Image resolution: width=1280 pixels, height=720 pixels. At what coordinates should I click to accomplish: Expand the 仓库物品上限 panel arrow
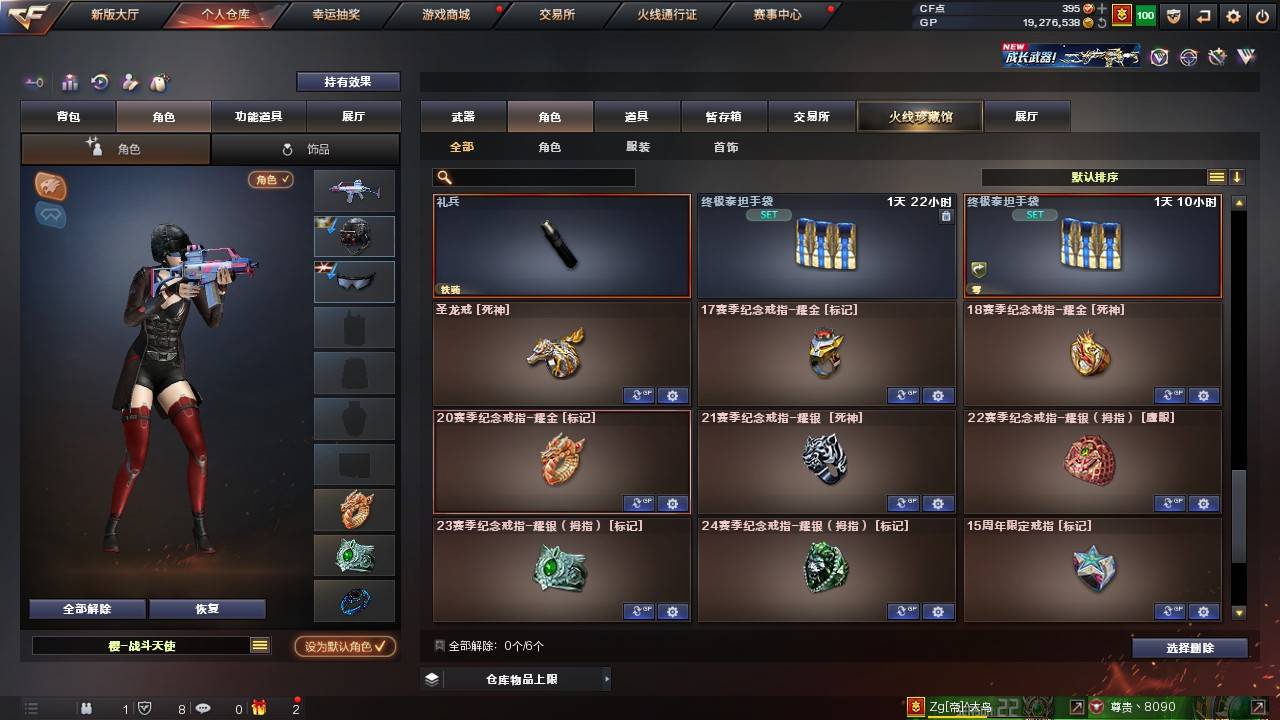[x=606, y=678]
